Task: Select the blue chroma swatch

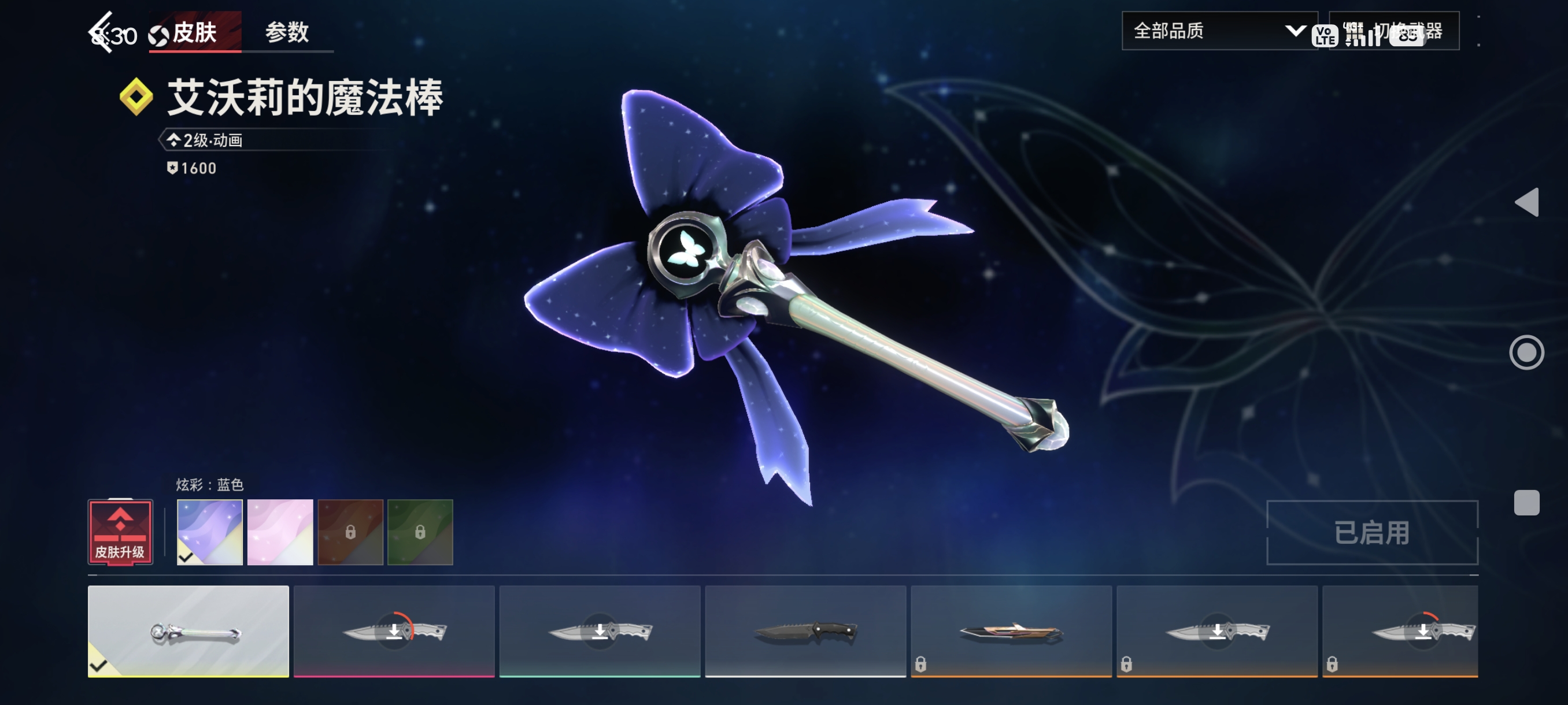Action: point(209,532)
